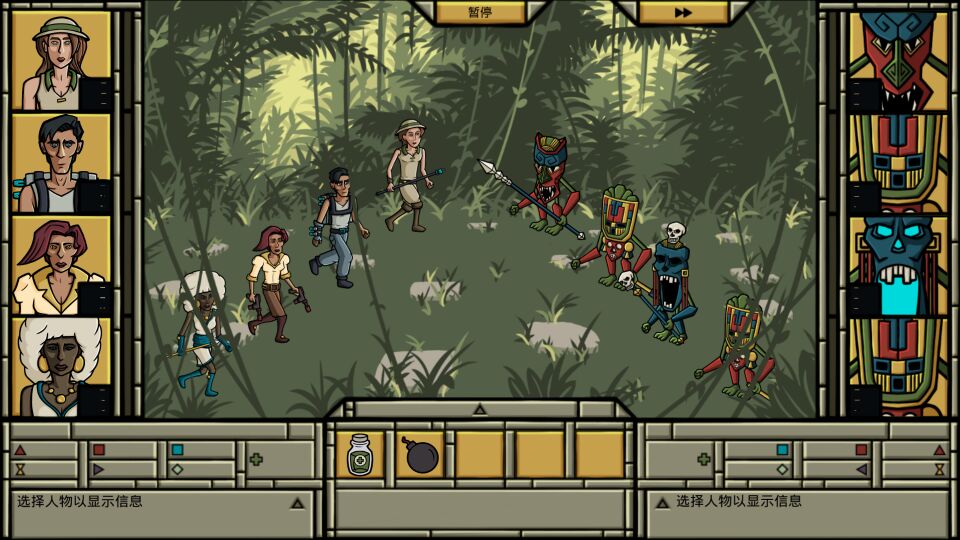
Task: Select the dark-haired man's portrait
Action: (61, 163)
